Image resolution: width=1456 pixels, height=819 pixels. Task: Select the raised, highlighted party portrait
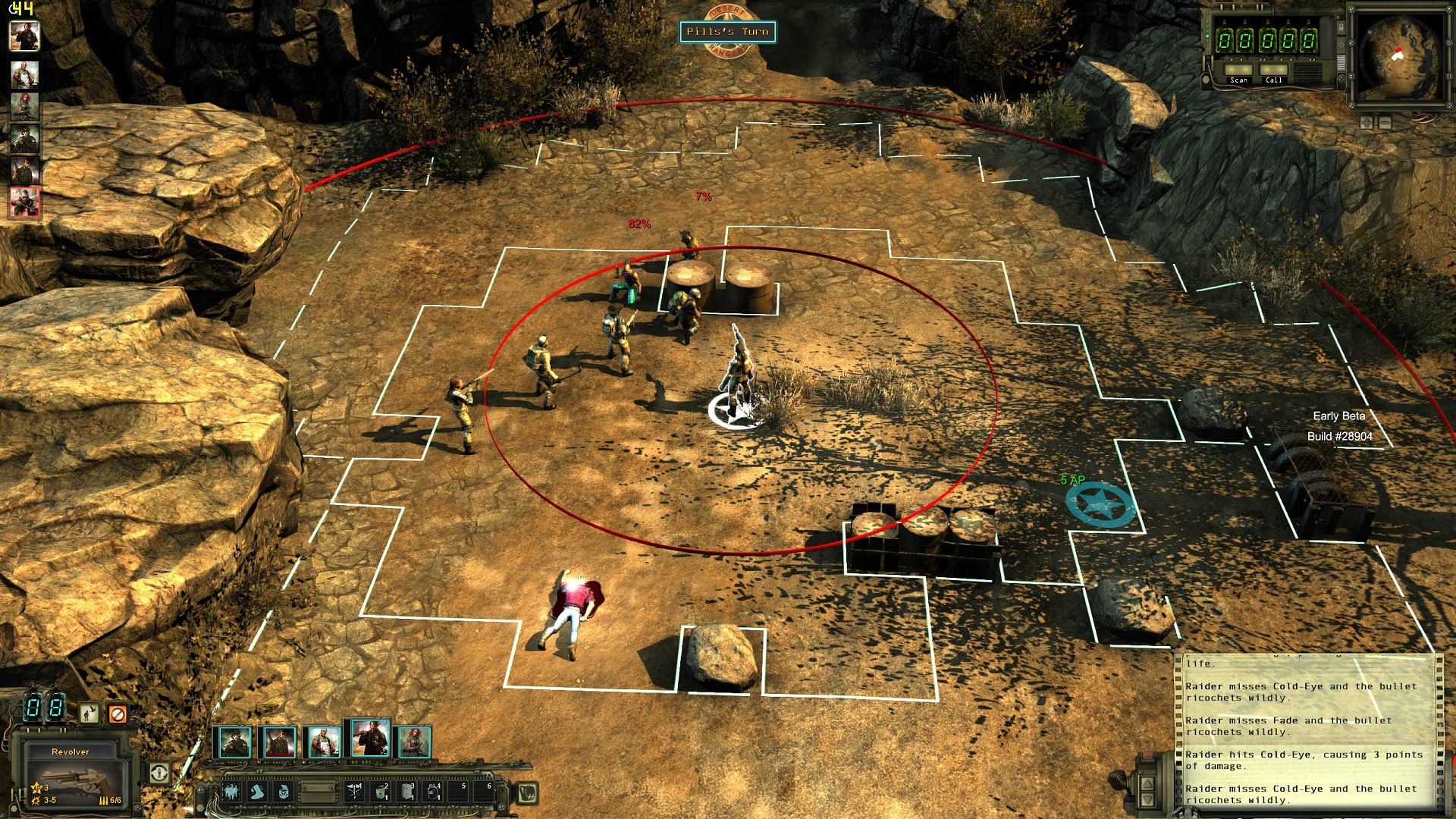coord(370,738)
